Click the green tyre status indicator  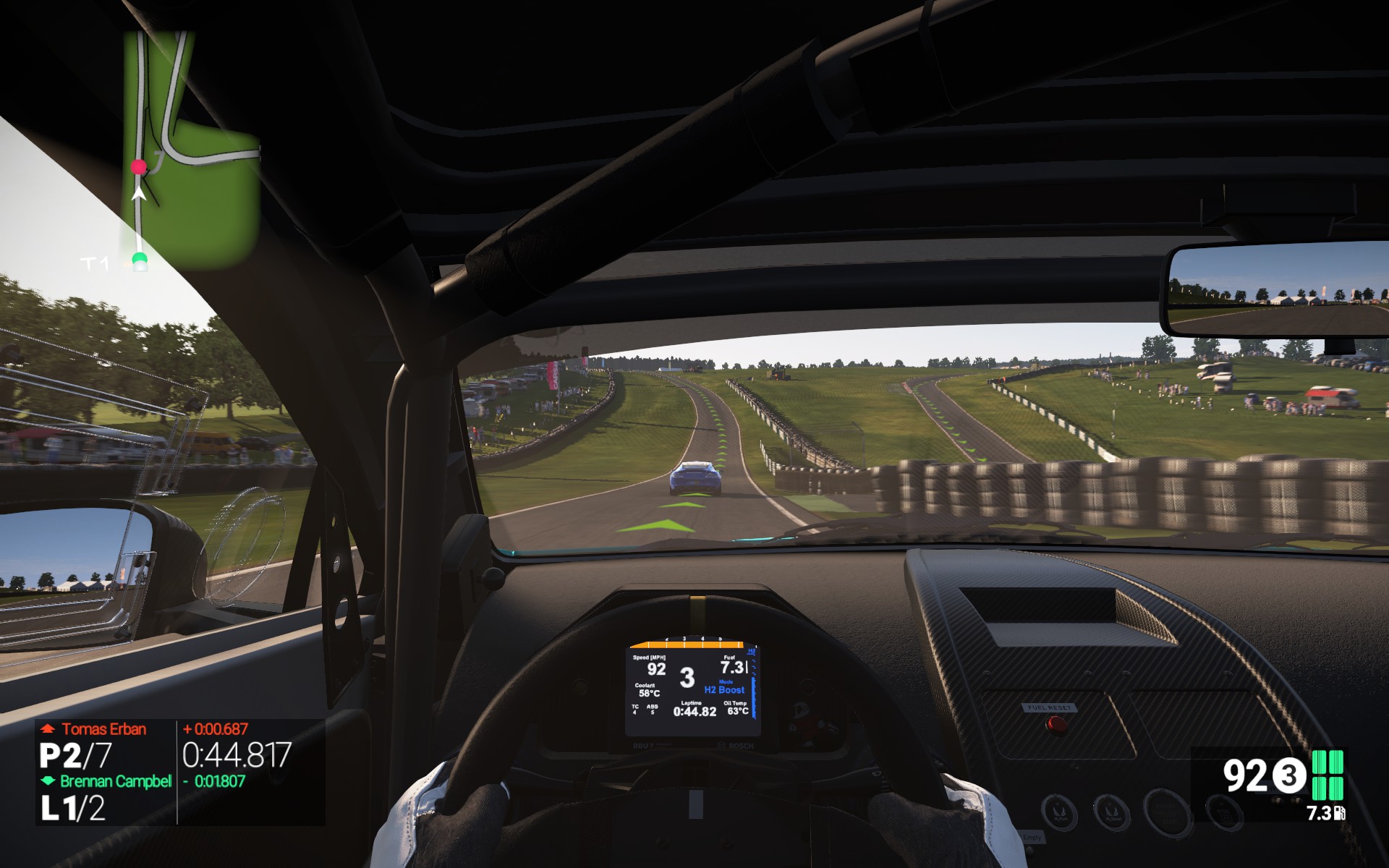(x=1328, y=775)
